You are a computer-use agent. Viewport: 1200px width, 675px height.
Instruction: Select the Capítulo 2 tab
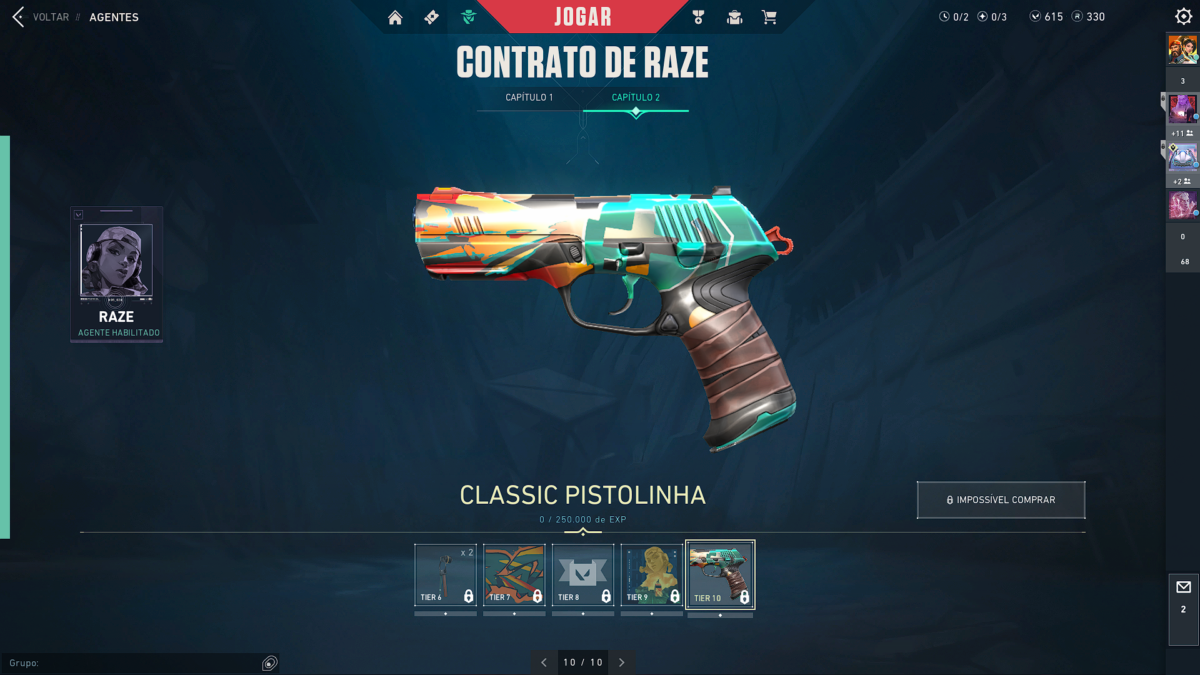point(636,98)
